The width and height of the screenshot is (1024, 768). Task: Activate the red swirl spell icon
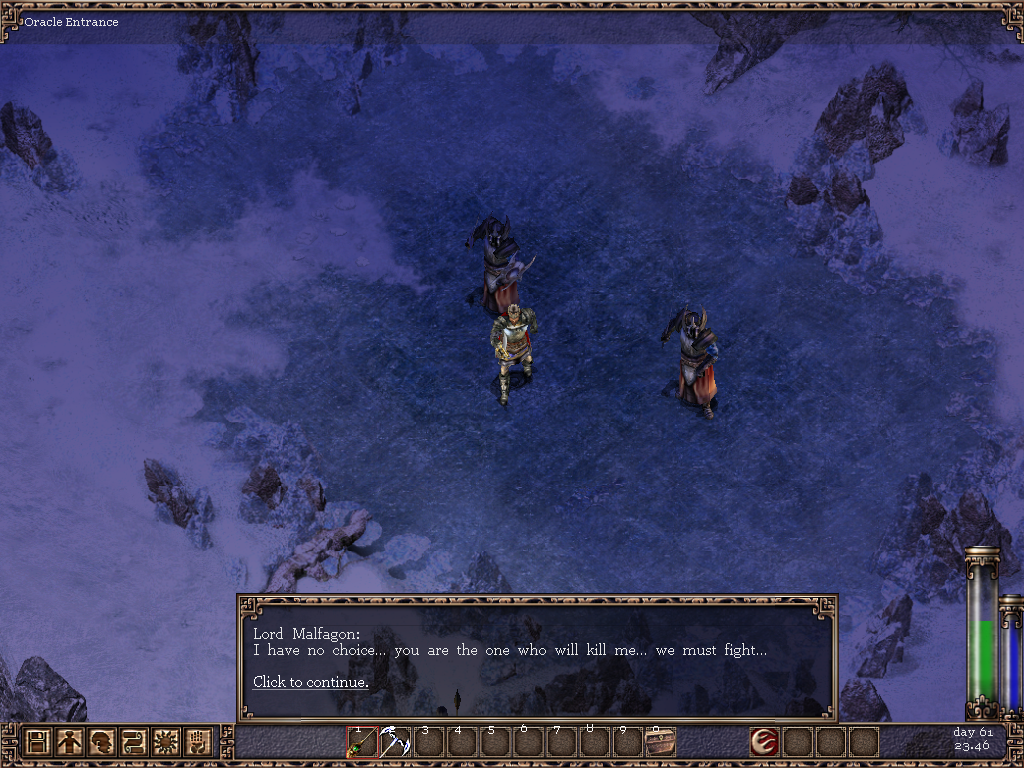coord(765,742)
